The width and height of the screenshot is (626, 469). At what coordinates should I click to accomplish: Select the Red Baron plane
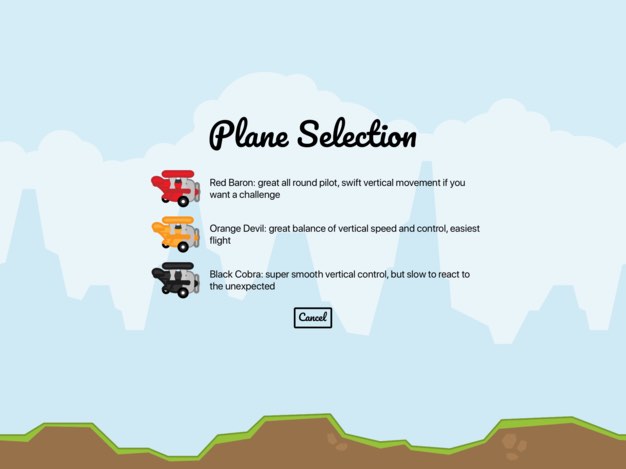176,187
